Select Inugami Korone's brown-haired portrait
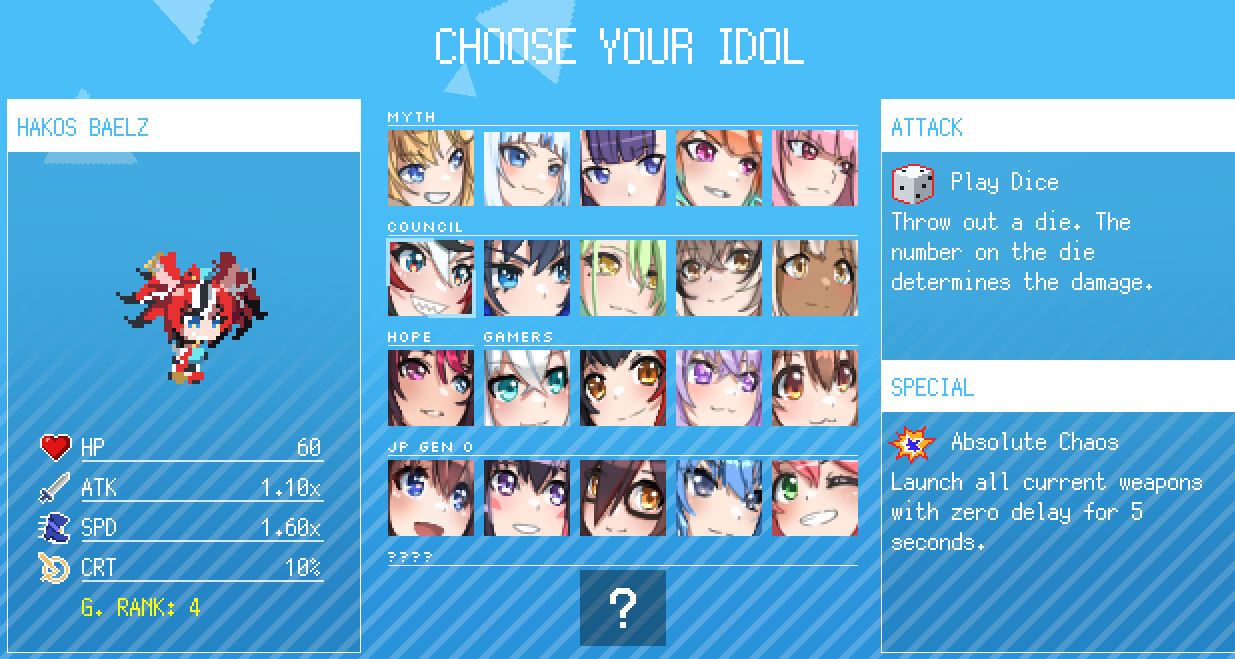This screenshot has height=659, width=1235. (x=815, y=388)
